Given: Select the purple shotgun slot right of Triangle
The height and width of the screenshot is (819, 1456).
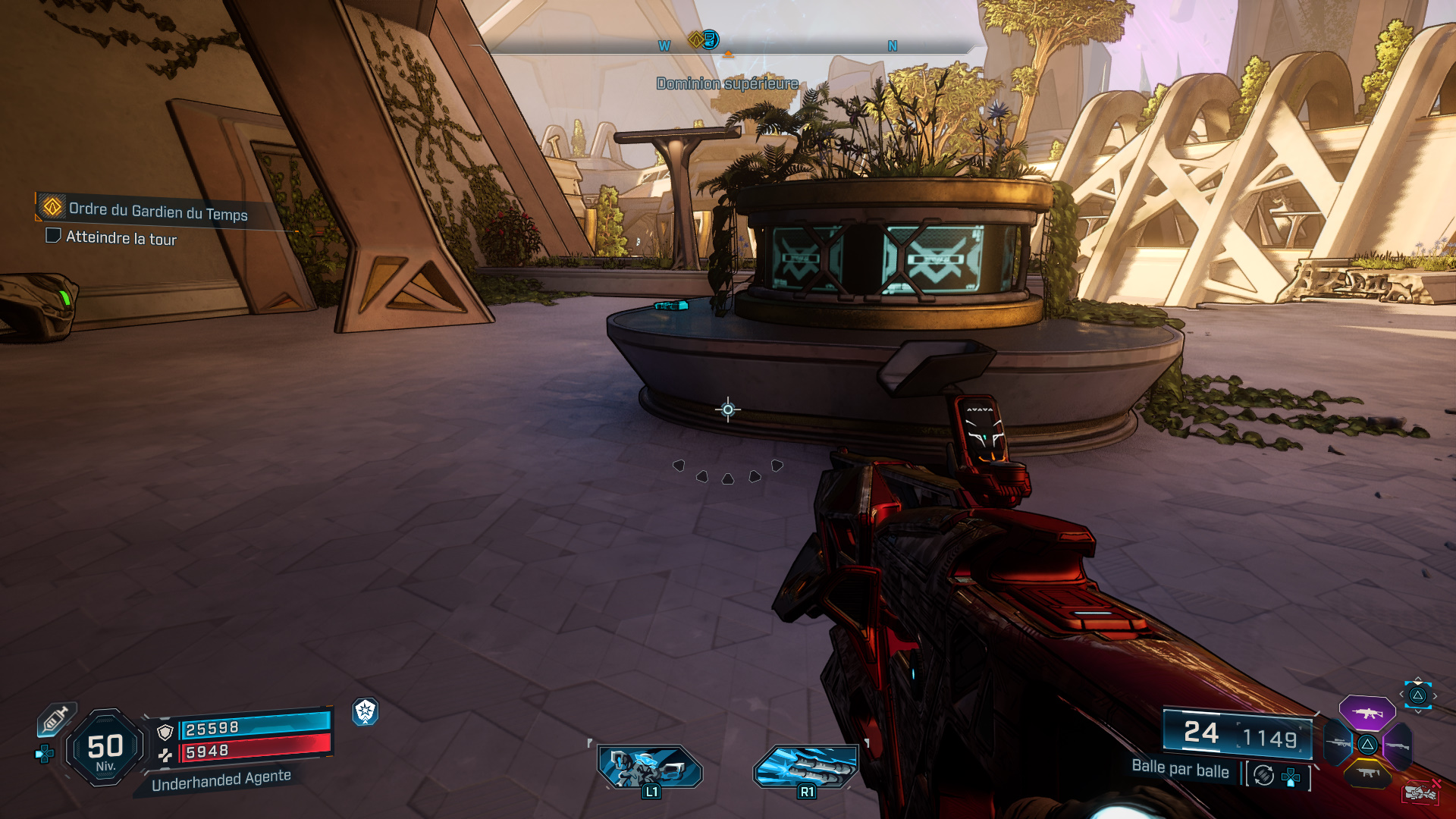Looking at the screenshot, I should pos(1397,745).
